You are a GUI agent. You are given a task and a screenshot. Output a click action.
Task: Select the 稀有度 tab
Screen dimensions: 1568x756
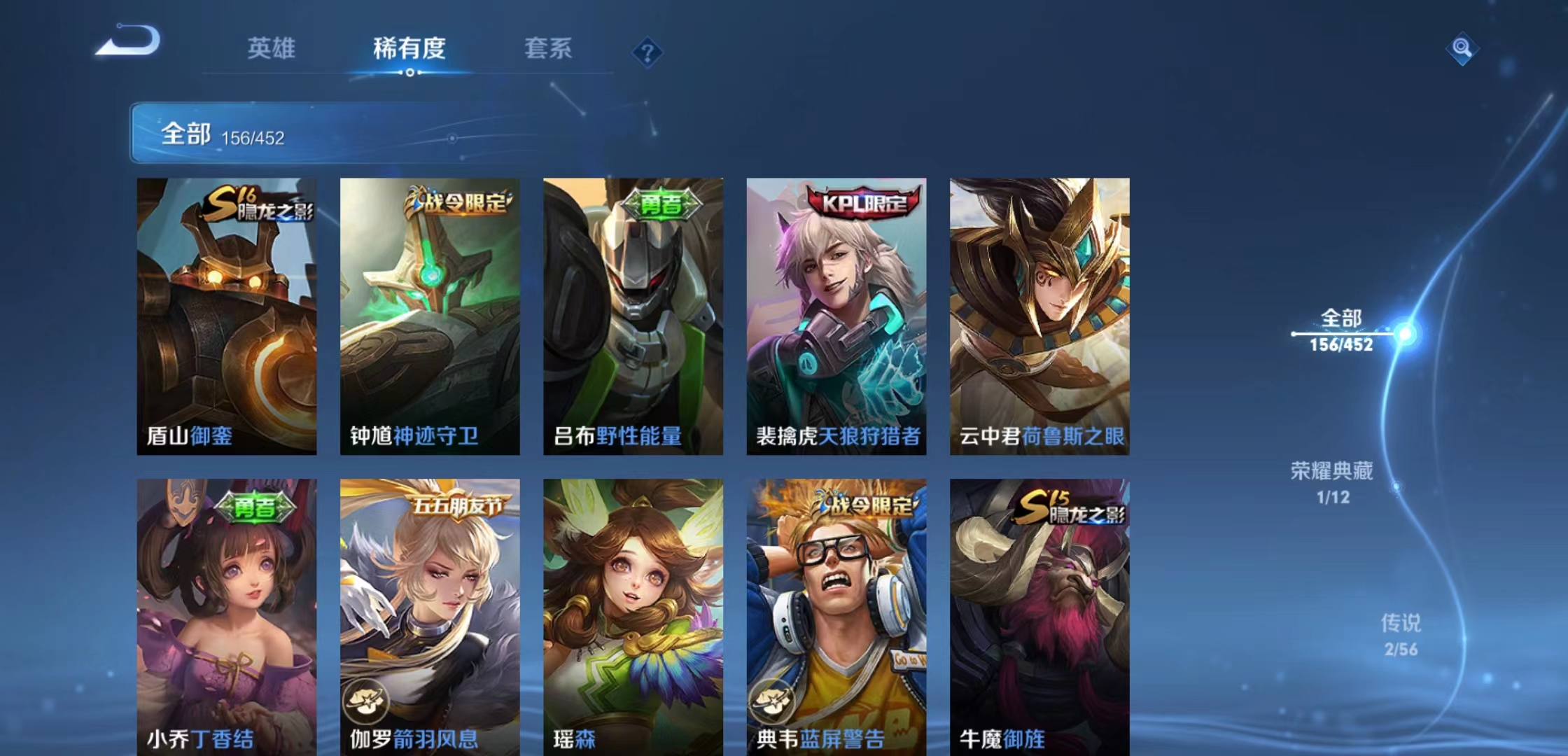point(409,49)
